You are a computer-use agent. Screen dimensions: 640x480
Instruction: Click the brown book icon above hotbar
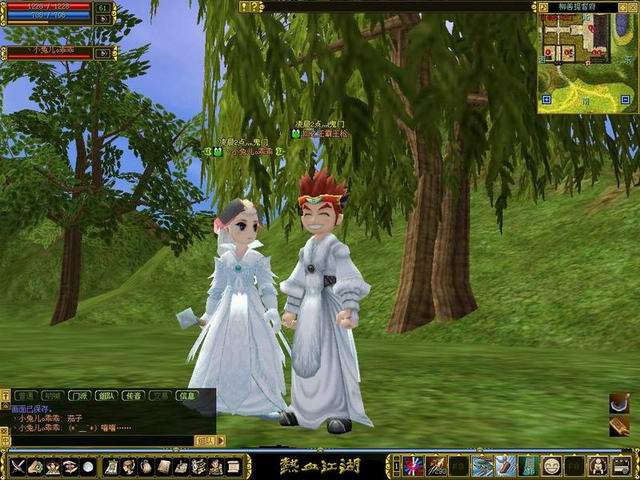[619, 426]
